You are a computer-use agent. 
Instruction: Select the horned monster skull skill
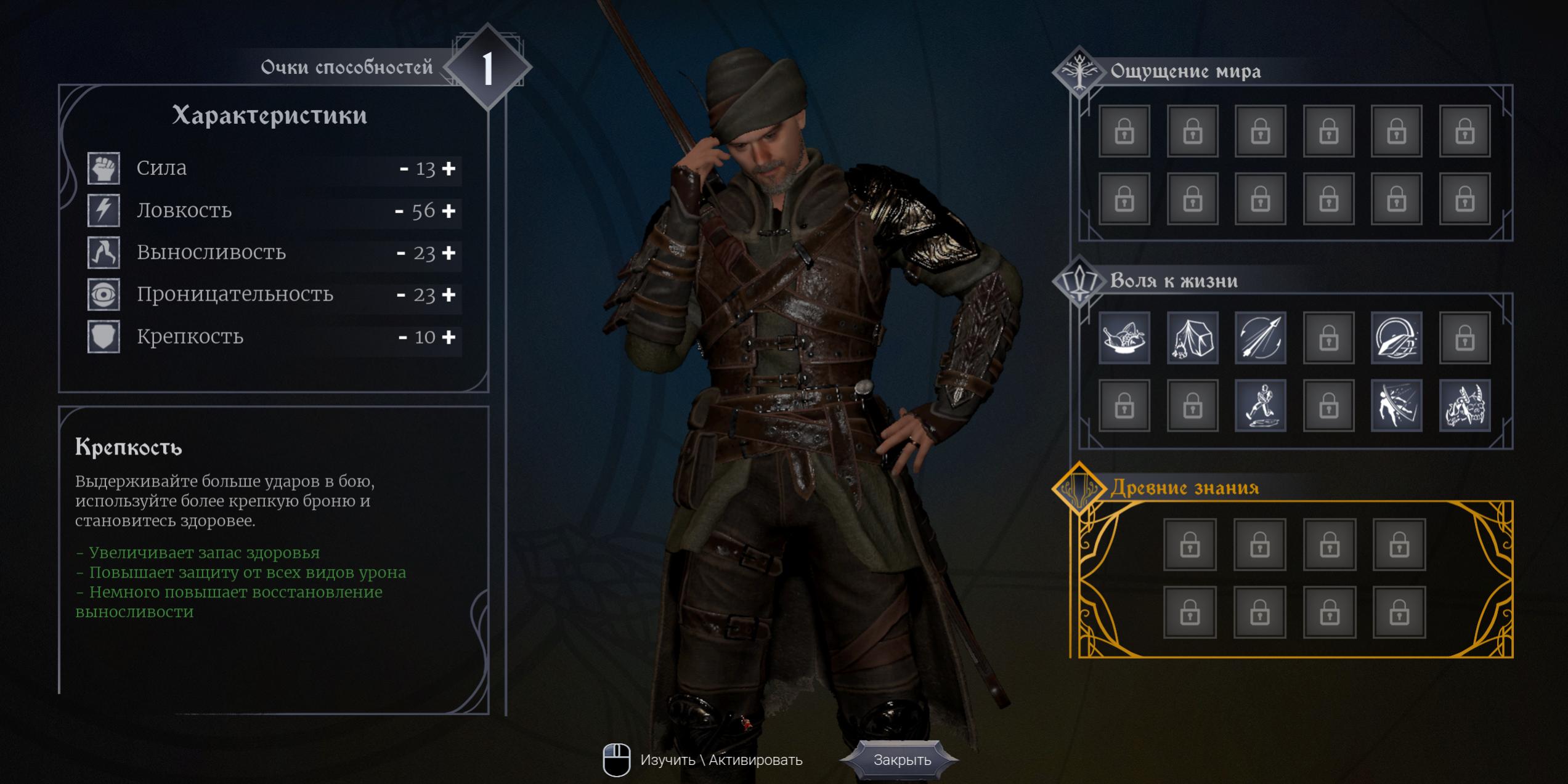(x=1464, y=405)
